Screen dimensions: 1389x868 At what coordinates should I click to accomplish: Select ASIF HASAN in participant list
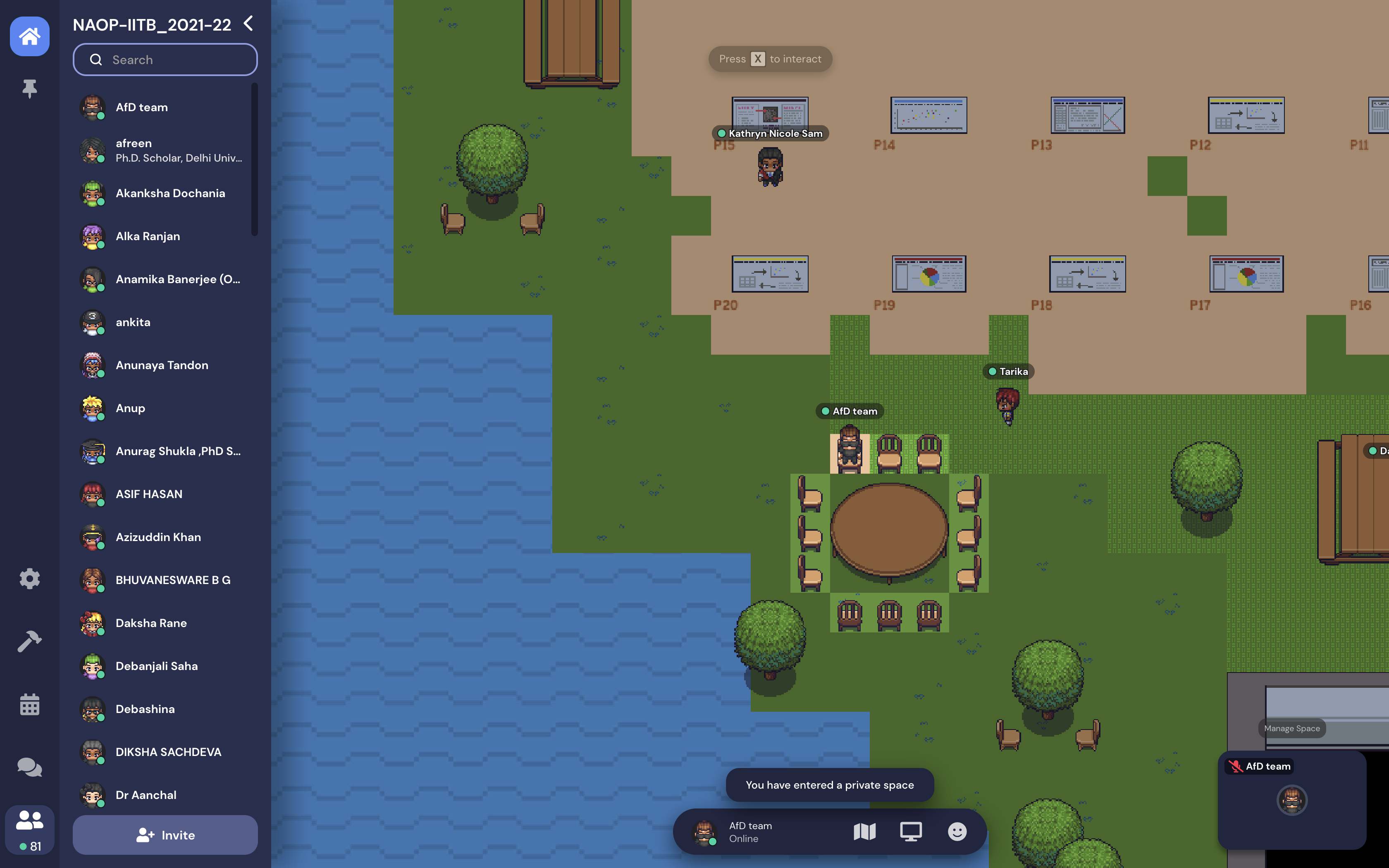point(149,494)
